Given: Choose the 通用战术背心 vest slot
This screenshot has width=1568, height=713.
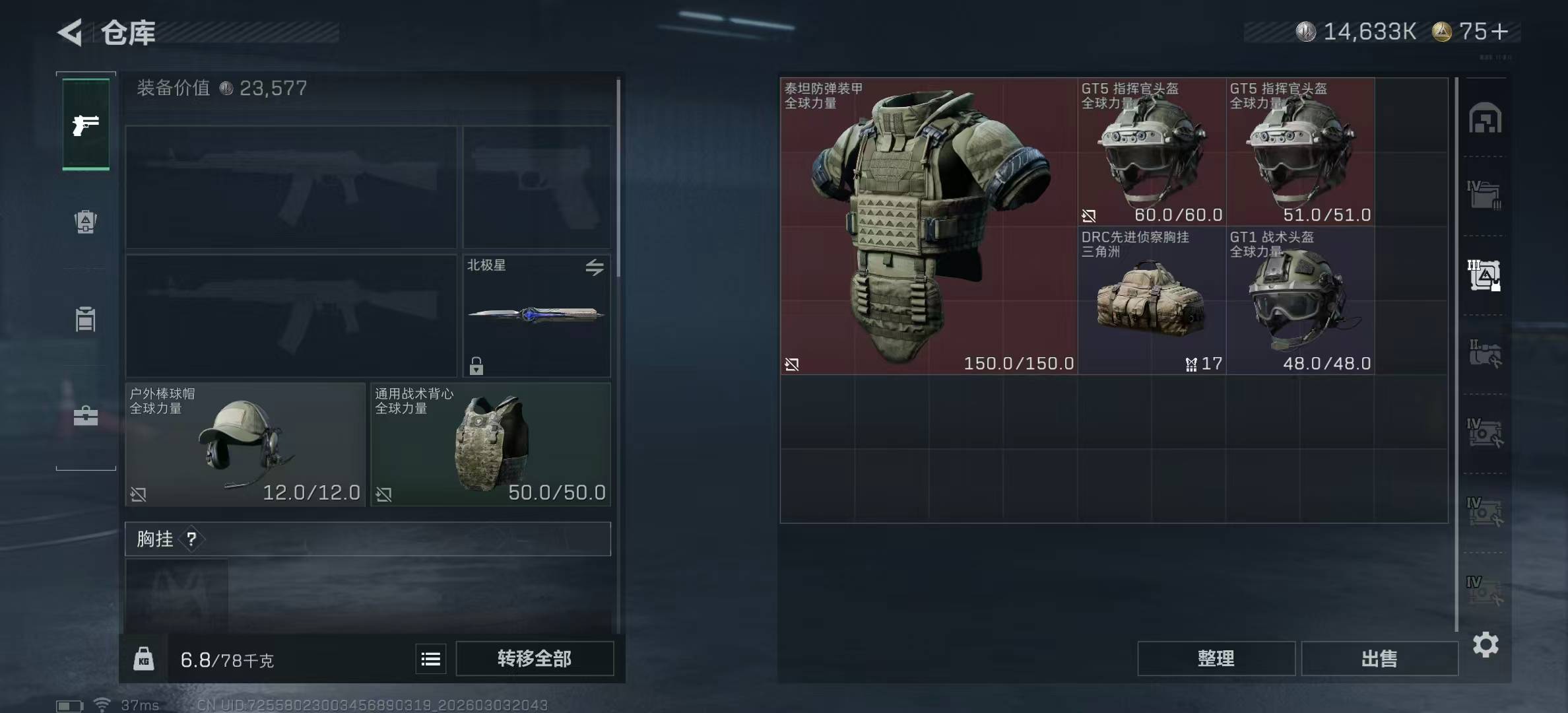Looking at the screenshot, I should tap(490, 444).
